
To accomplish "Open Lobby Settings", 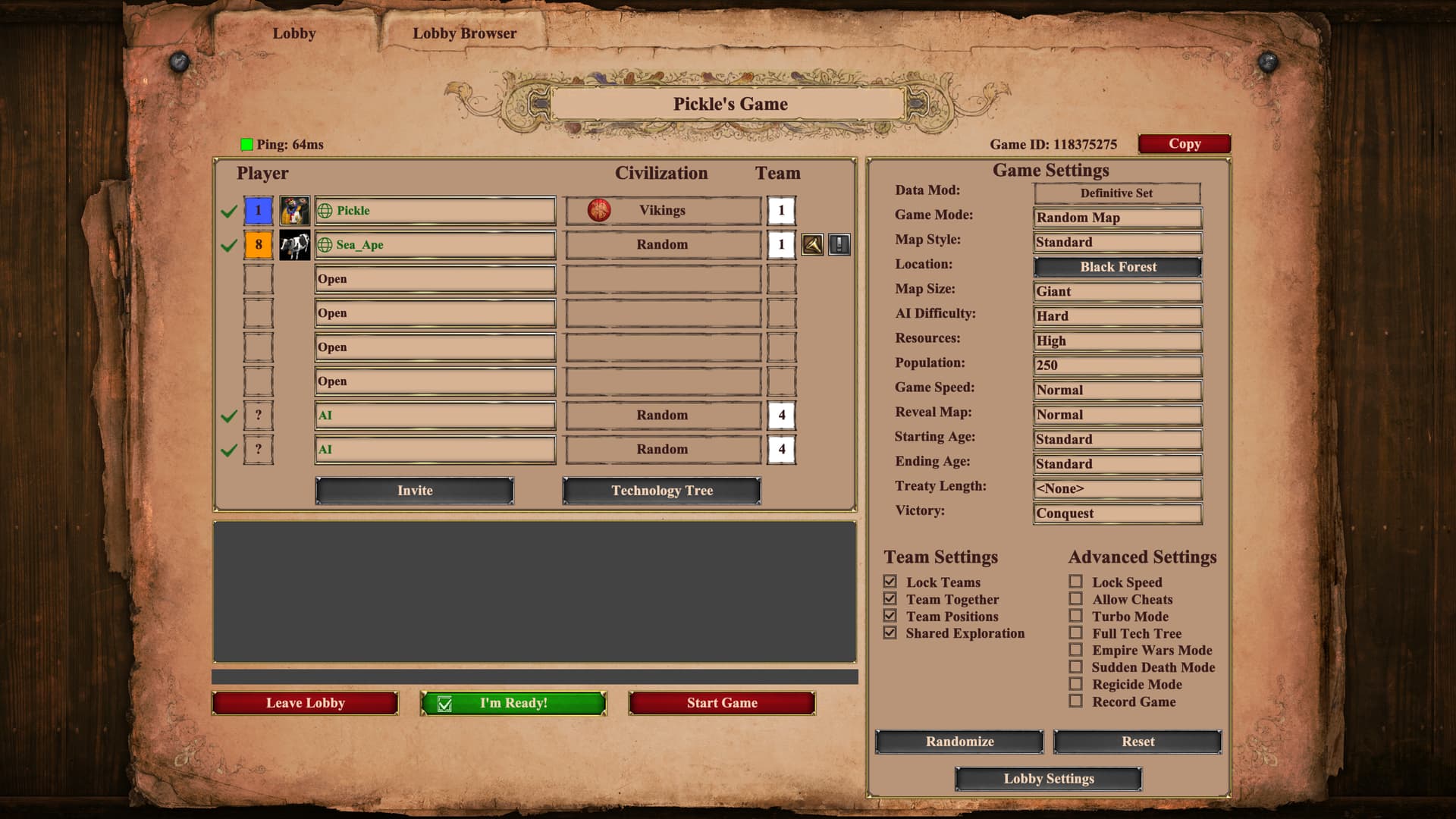I will coord(1048,779).
